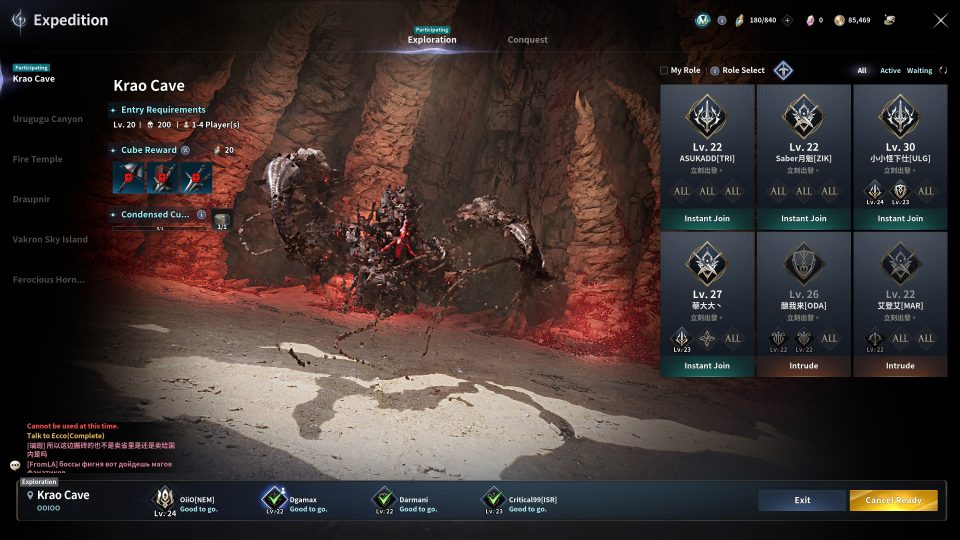The height and width of the screenshot is (540, 960).
Task: Instant Join the Saber月魁[ZIK] party
Action: point(803,219)
